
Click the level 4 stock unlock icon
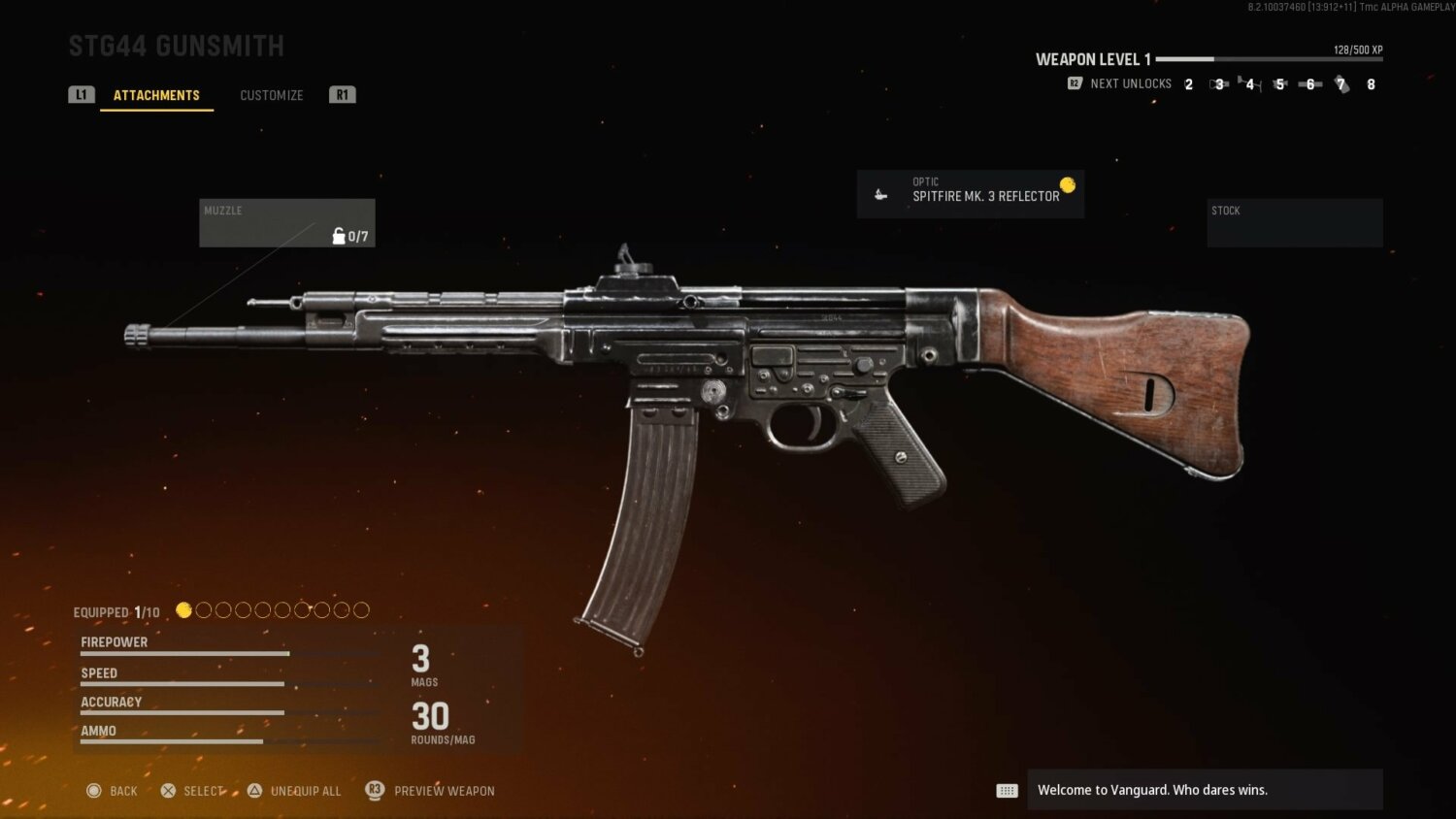[x=1250, y=84]
